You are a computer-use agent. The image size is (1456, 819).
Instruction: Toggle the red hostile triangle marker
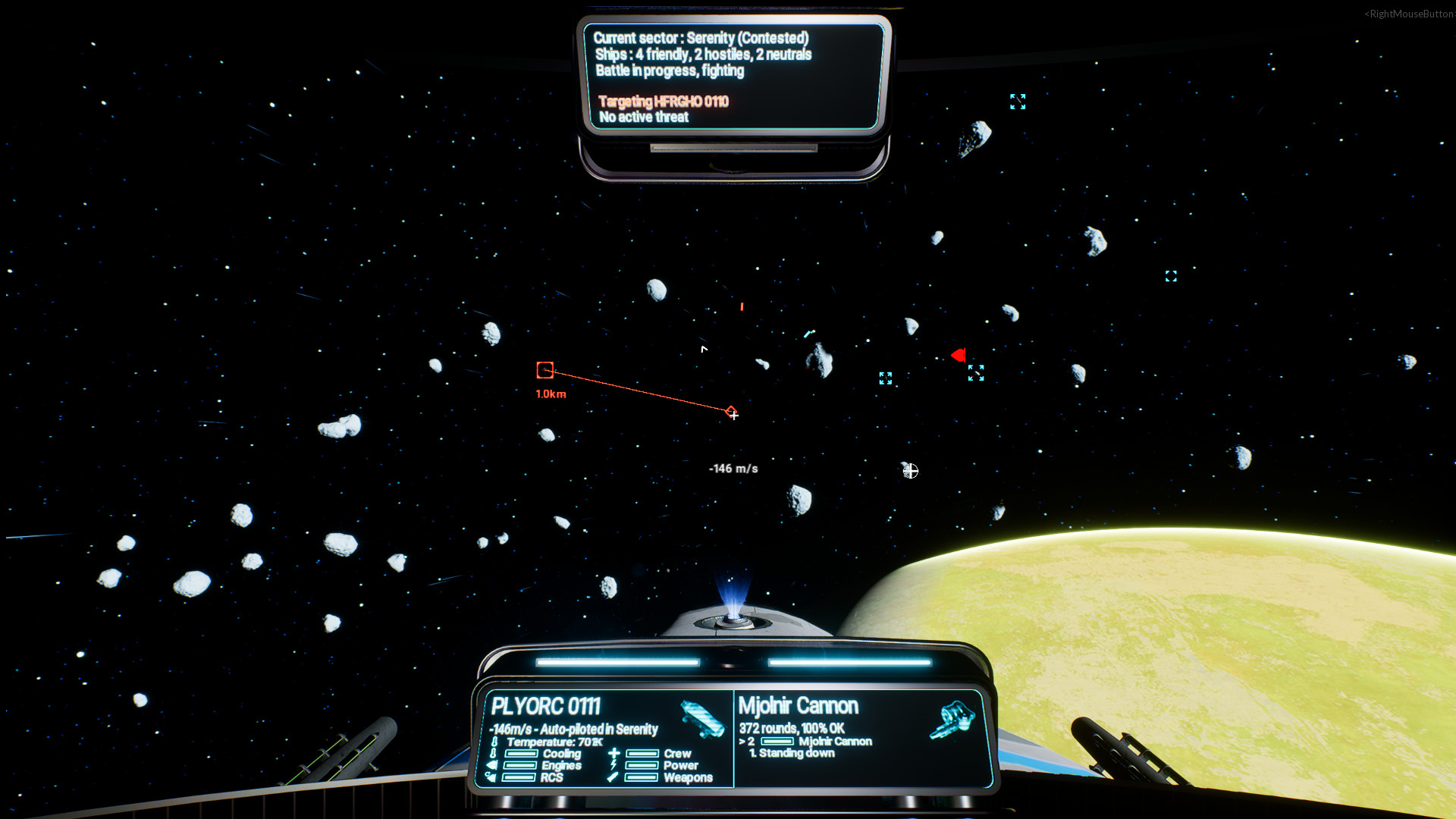958,353
